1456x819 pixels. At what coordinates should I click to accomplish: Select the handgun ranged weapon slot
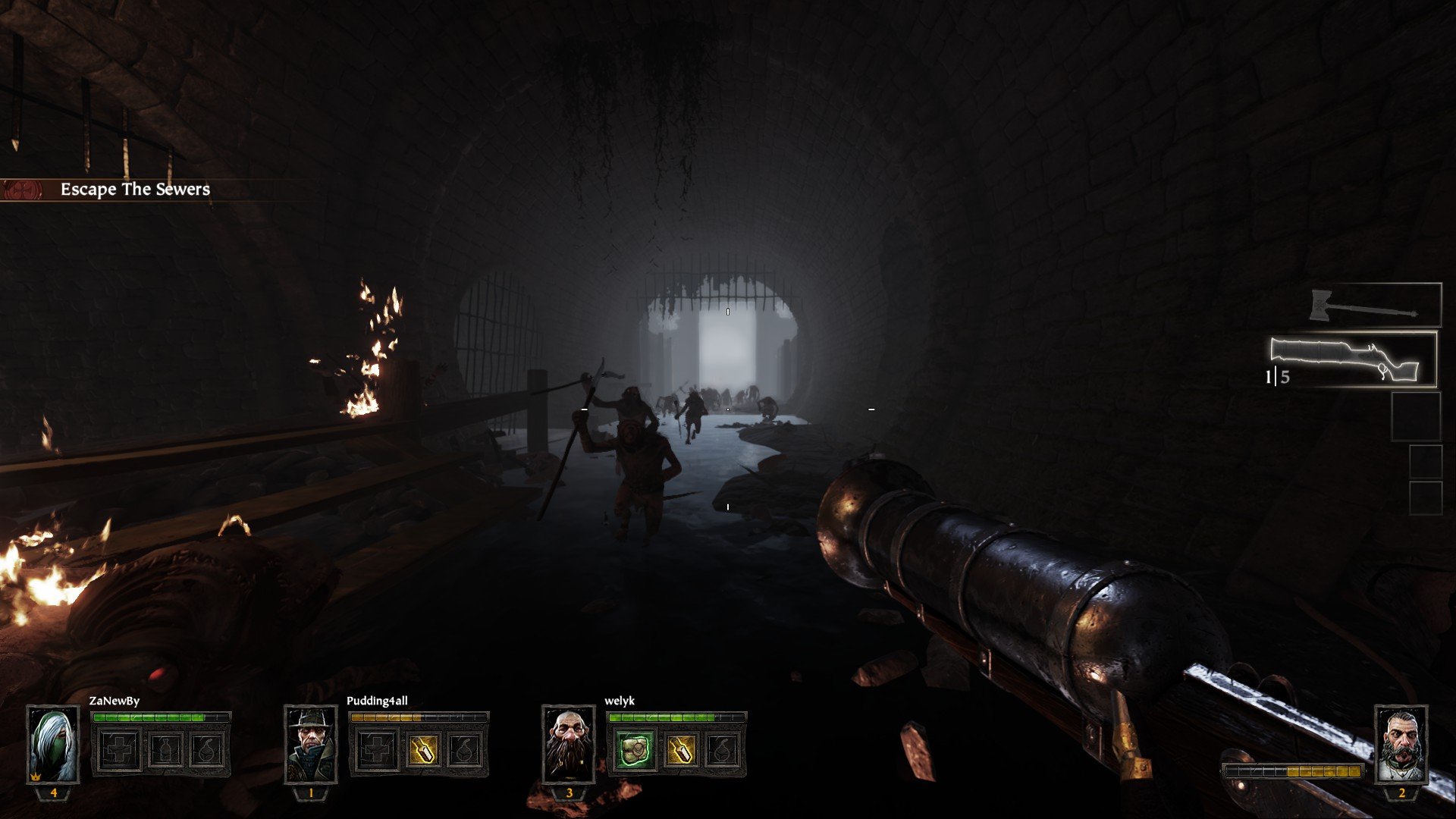tap(1353, 359)
